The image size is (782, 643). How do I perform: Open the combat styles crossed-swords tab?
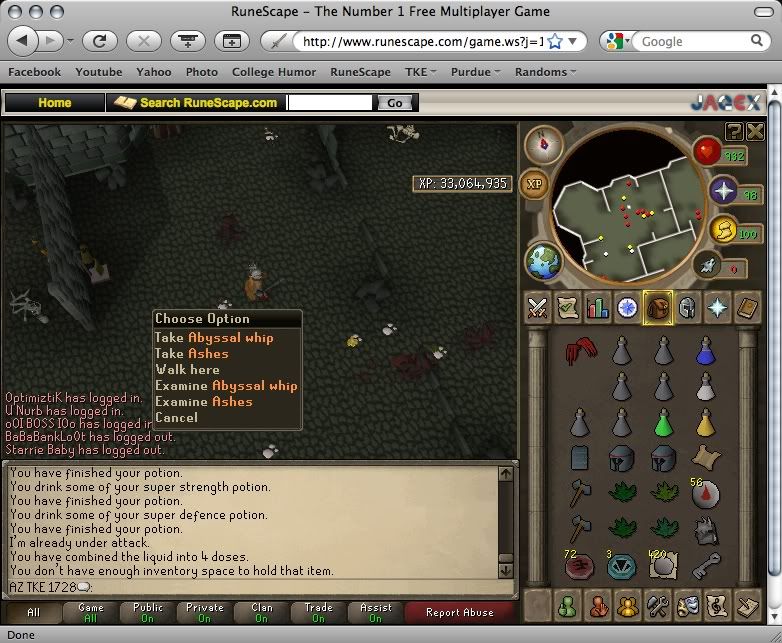(x=539, y=308)
